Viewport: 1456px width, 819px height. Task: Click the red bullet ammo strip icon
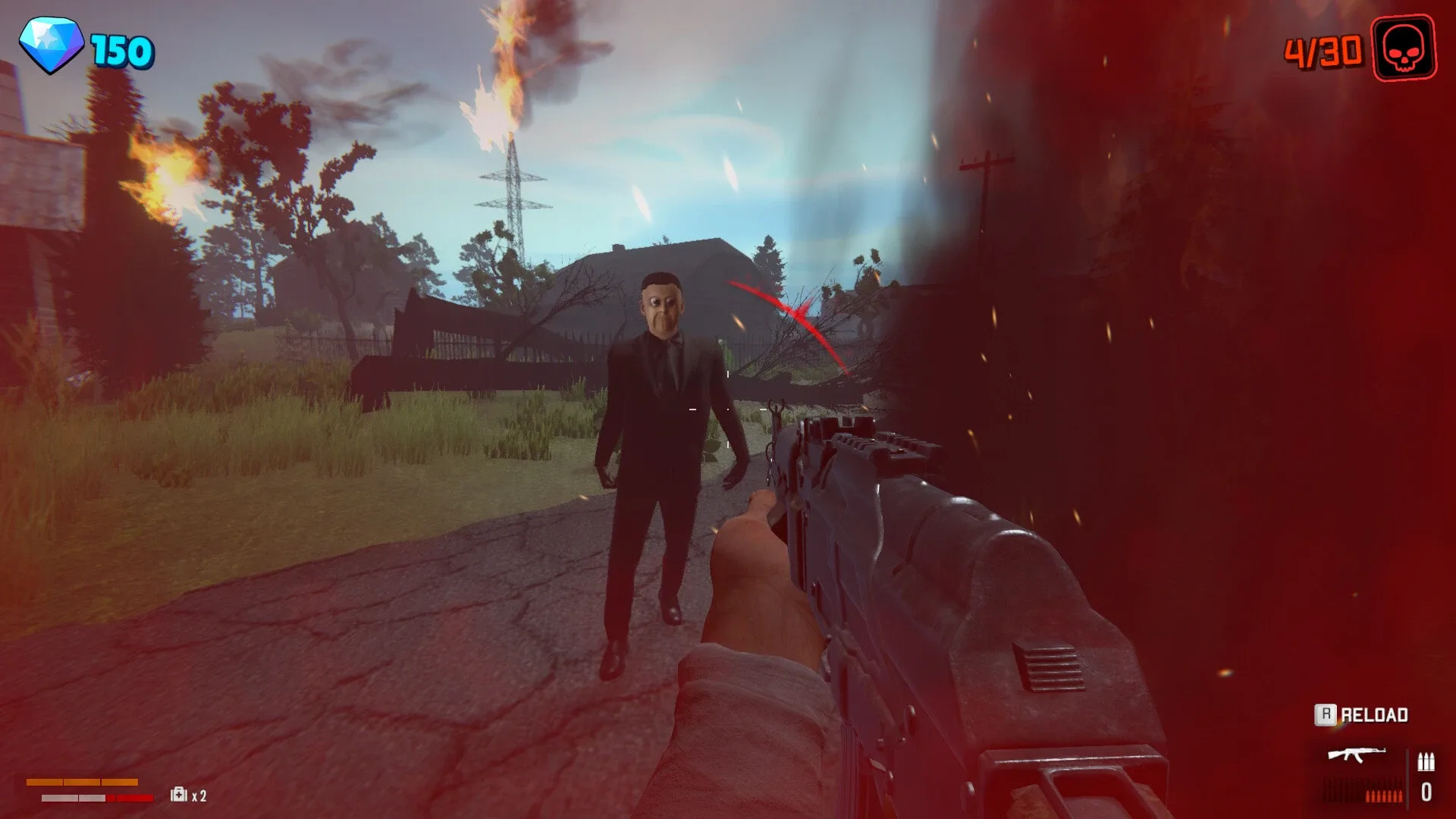tap(1384, 795)
